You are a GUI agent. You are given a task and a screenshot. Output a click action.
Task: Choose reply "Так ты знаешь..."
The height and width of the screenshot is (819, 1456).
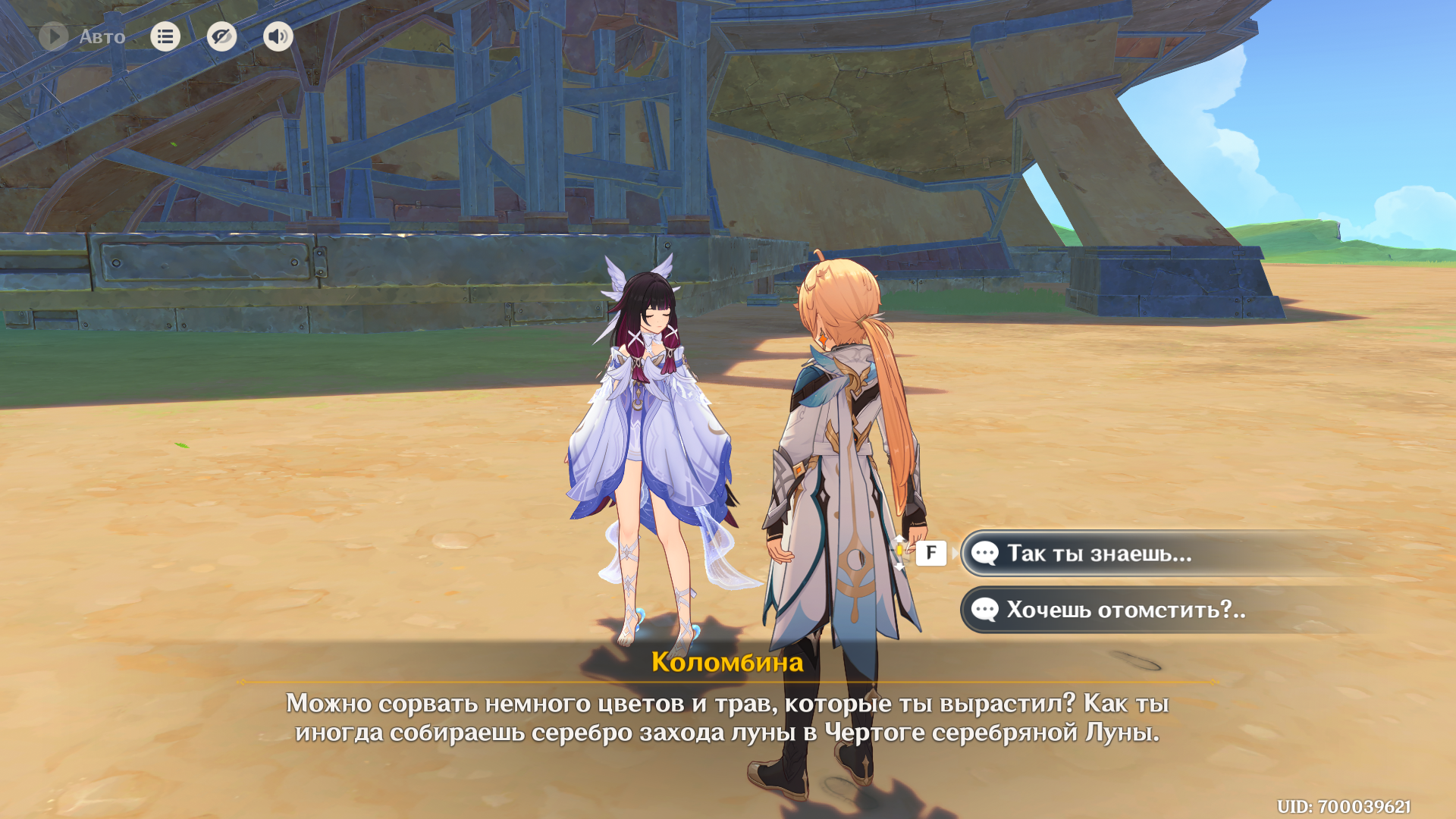[x=1098, y=554]
